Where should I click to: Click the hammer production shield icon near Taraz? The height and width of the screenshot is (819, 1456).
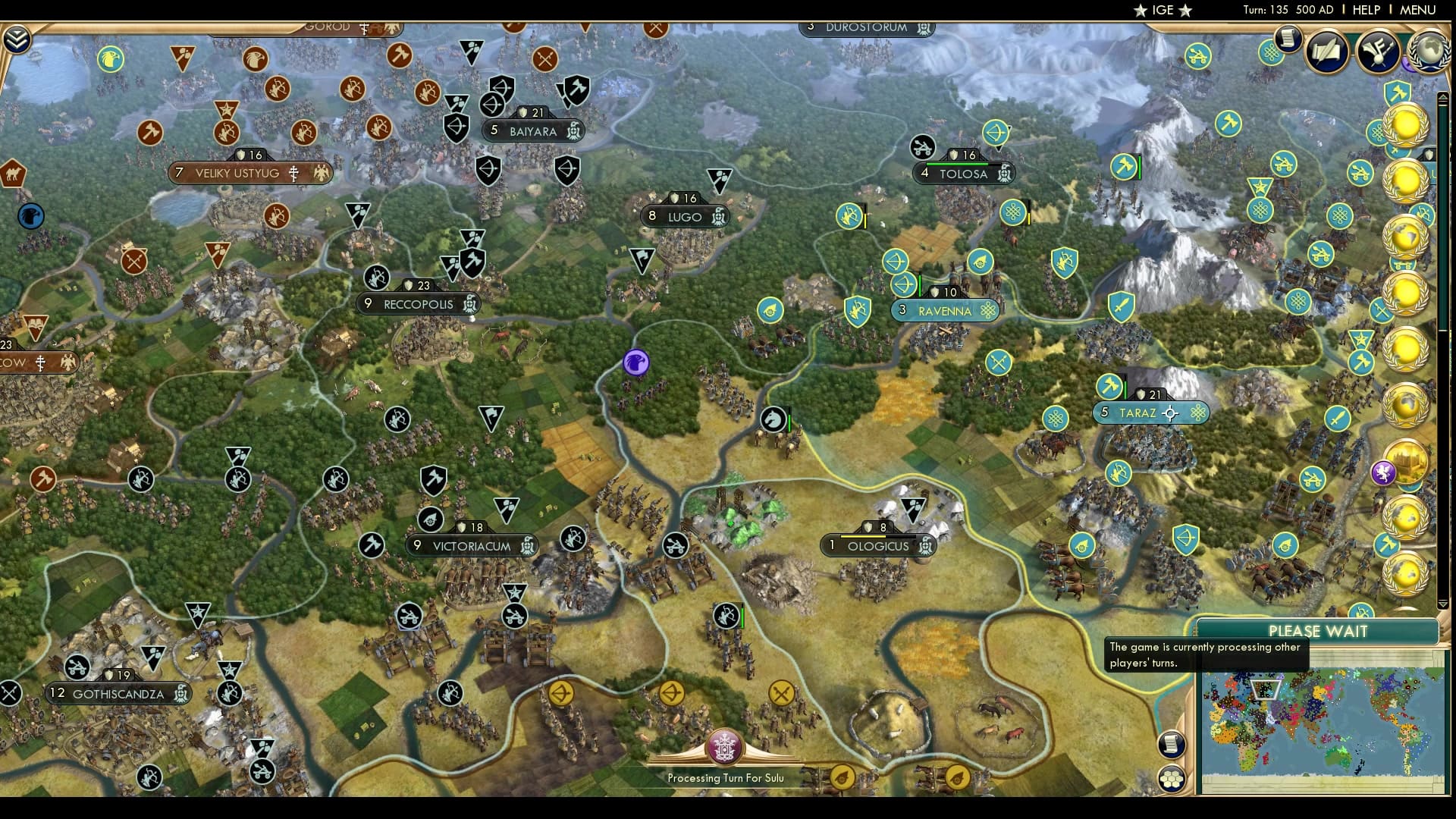[1109, 386]
